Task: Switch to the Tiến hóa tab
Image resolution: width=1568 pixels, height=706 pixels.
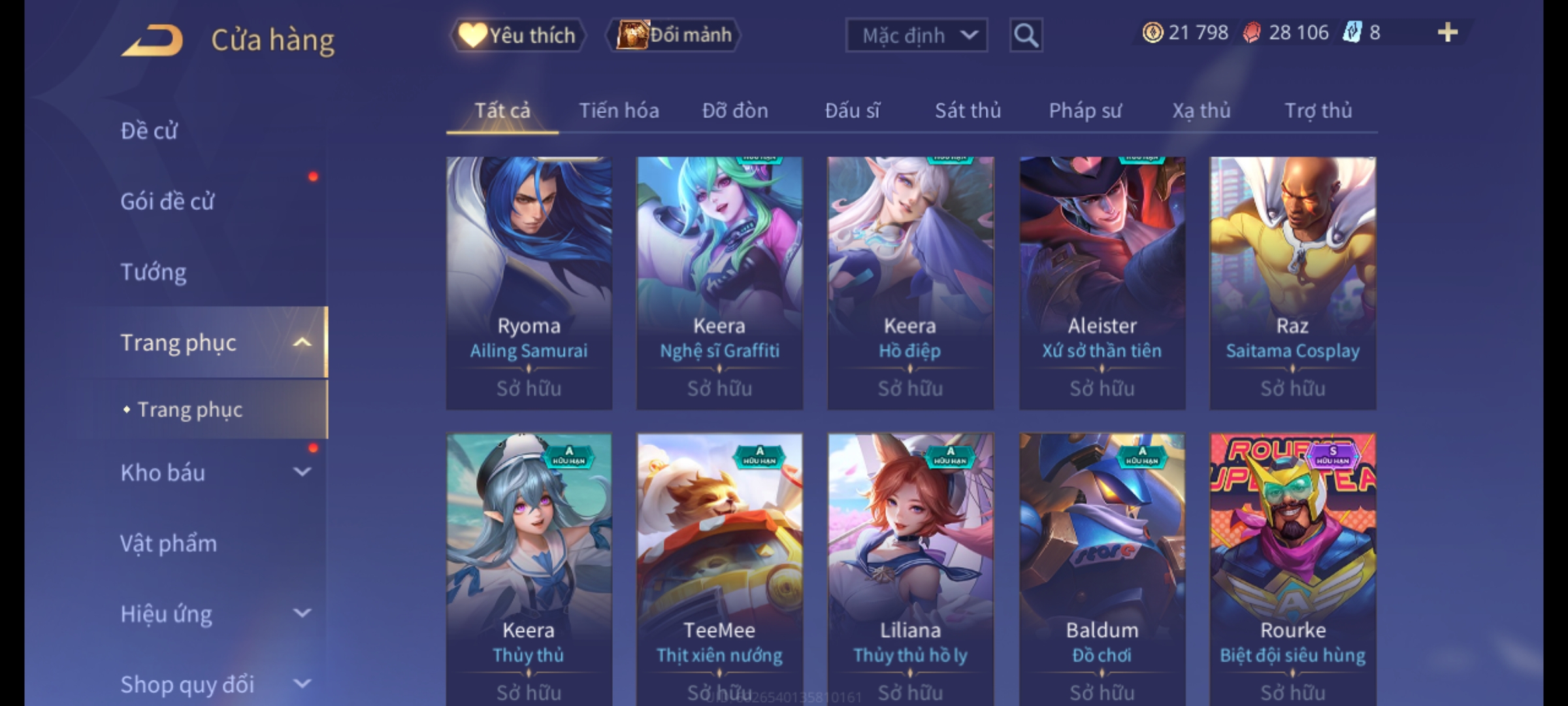Action: (x=619, y=111)
